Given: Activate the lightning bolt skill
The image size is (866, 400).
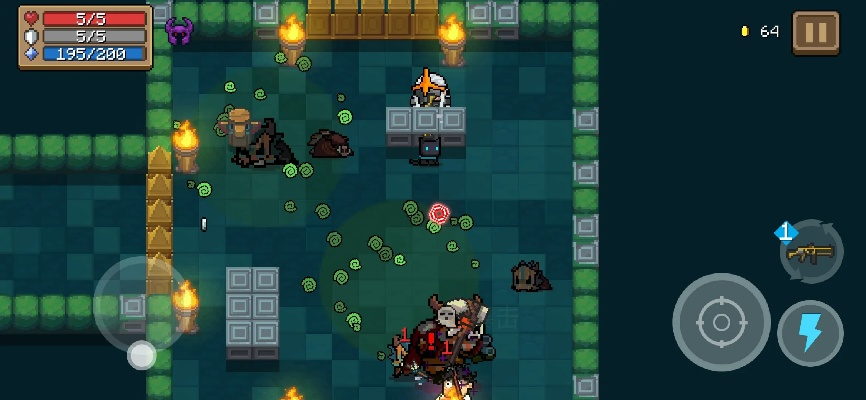Looking at the screenshot, I should point(809,333).
